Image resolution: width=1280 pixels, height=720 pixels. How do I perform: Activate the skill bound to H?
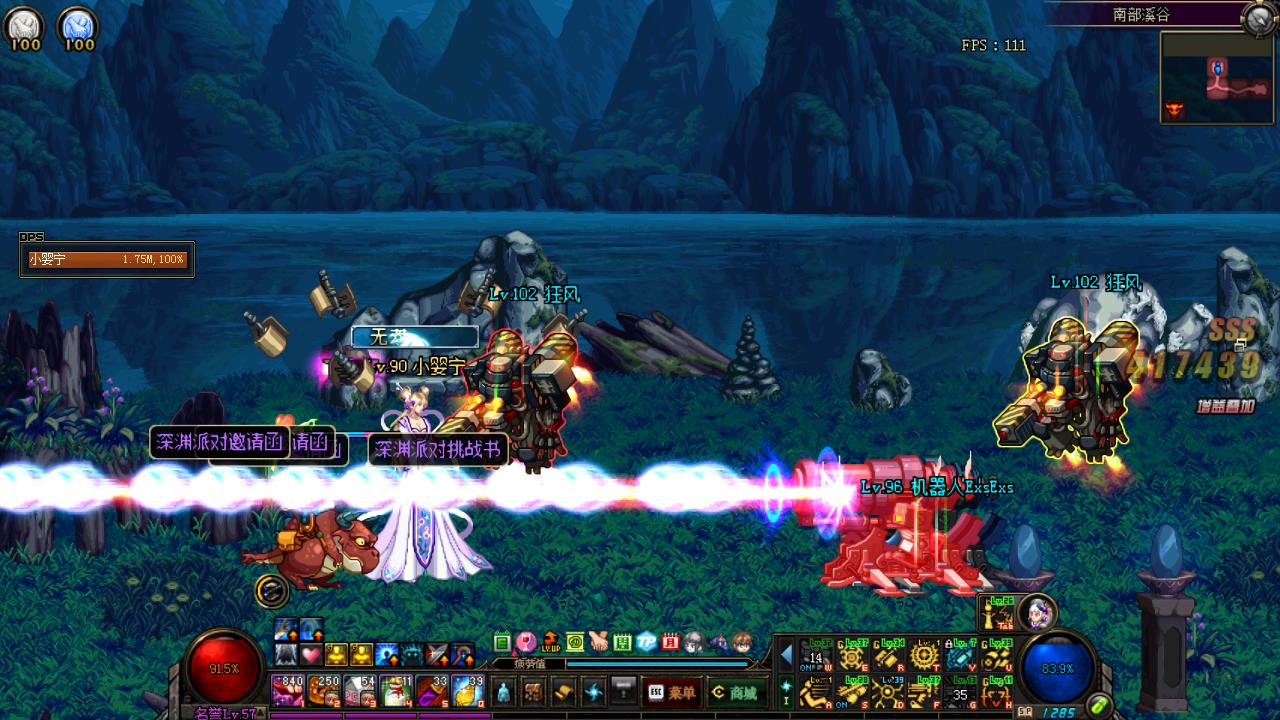[999, 692]
